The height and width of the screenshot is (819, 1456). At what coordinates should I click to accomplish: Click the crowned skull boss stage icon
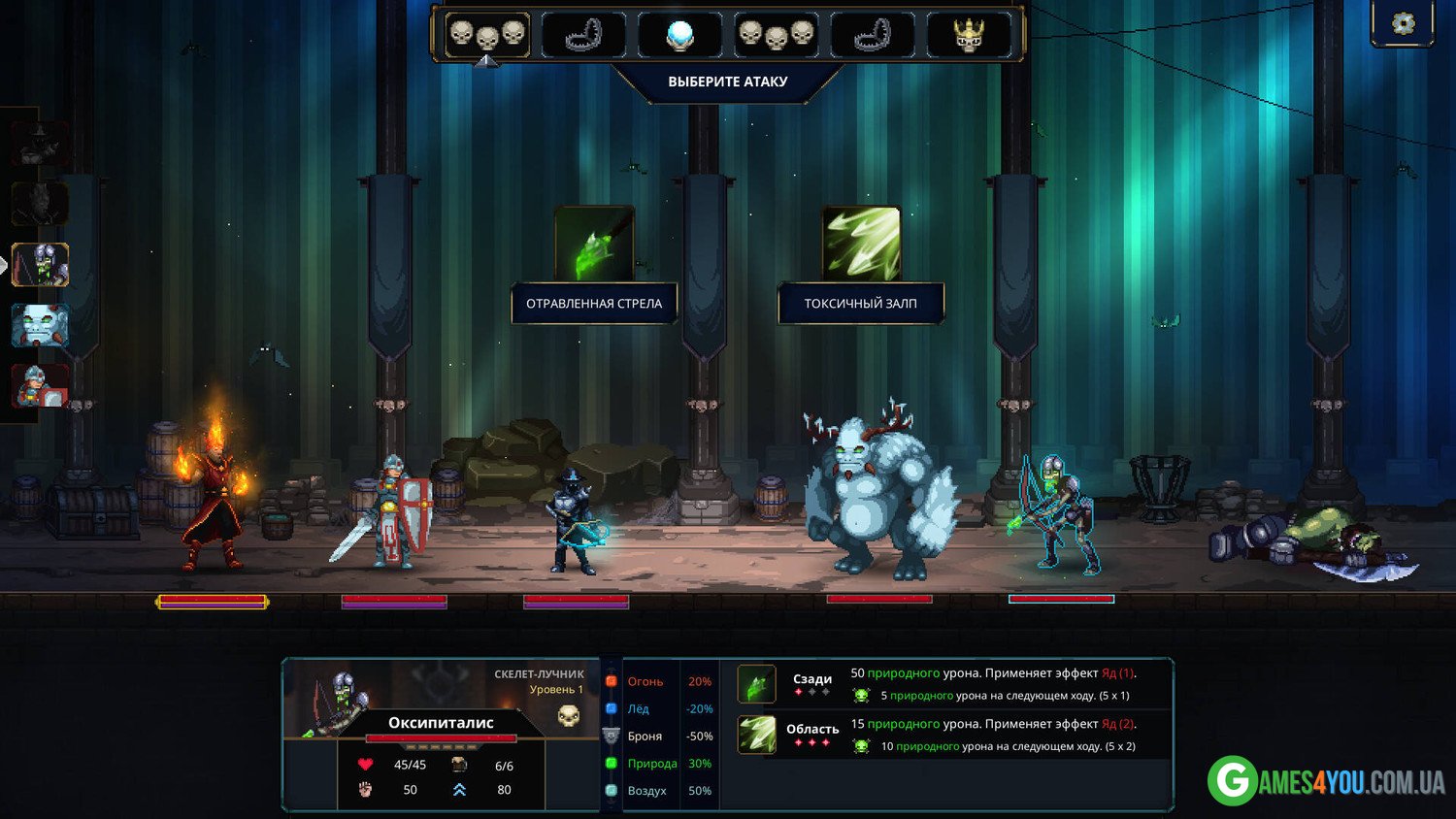tap(969, 35)
